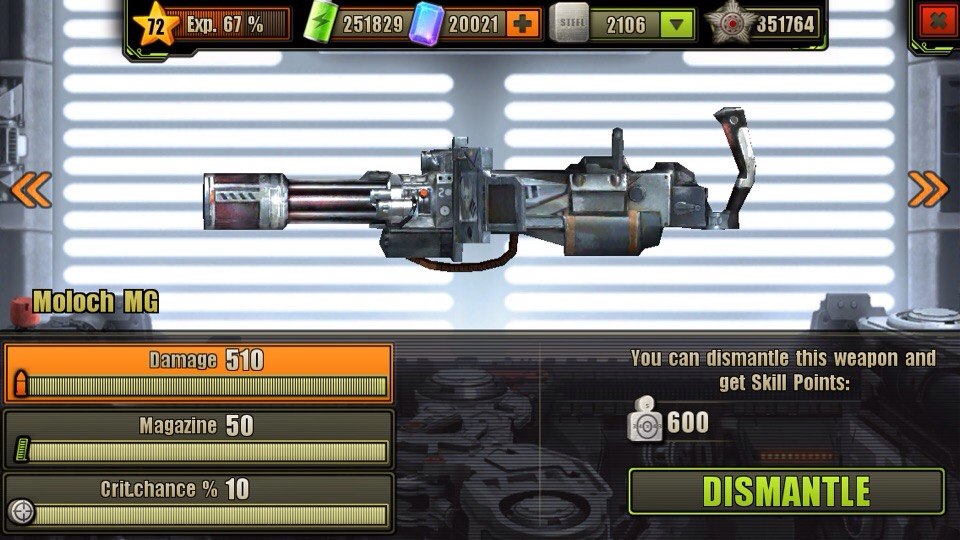Close the weapon screen with red X

(936, 20)
